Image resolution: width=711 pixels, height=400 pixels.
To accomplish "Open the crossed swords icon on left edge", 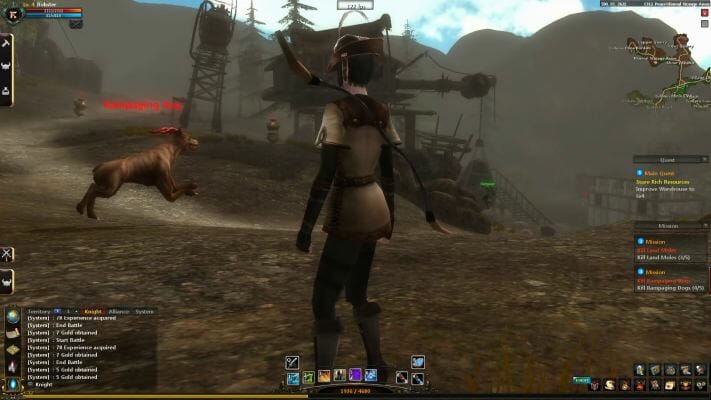I will coord(7,254).
